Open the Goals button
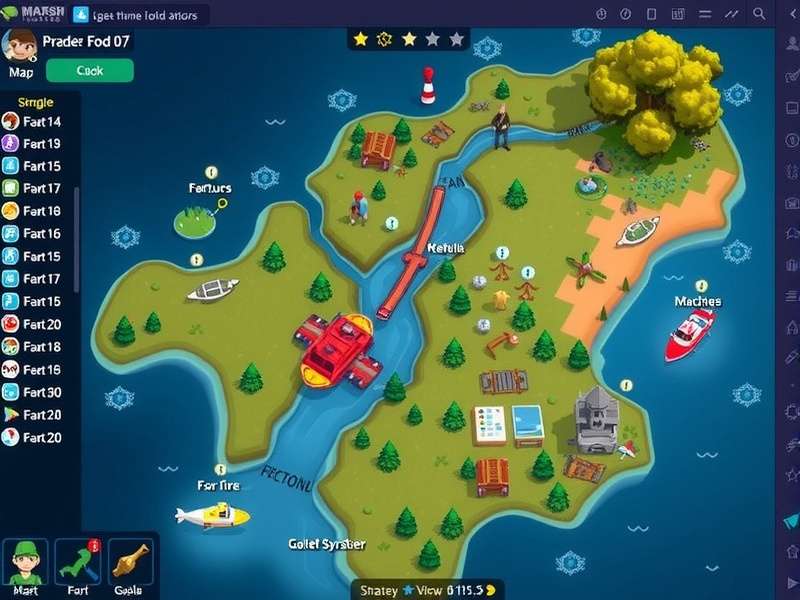Screen dimensions: 800x600 pos(129,567)
